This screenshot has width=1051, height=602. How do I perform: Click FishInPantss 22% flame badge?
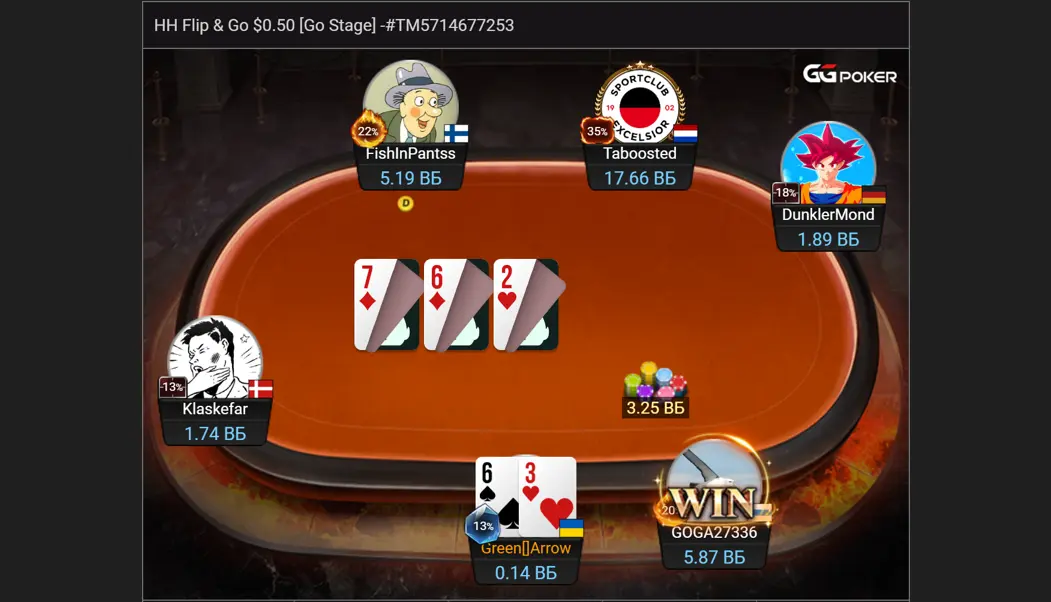coord(367,131)
